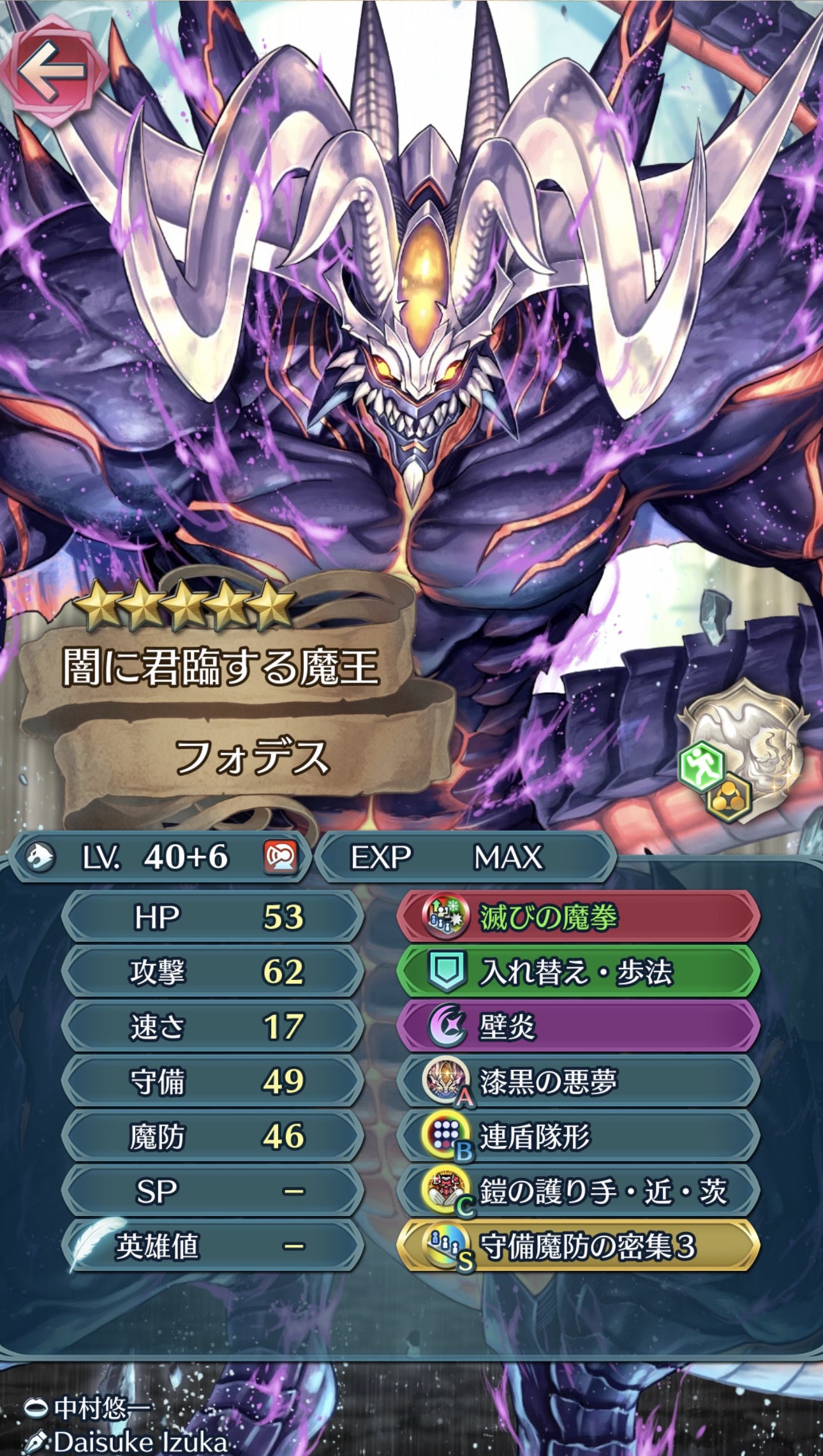
Task: Tap the HP stat row
Action: click(x=214, y=917)
